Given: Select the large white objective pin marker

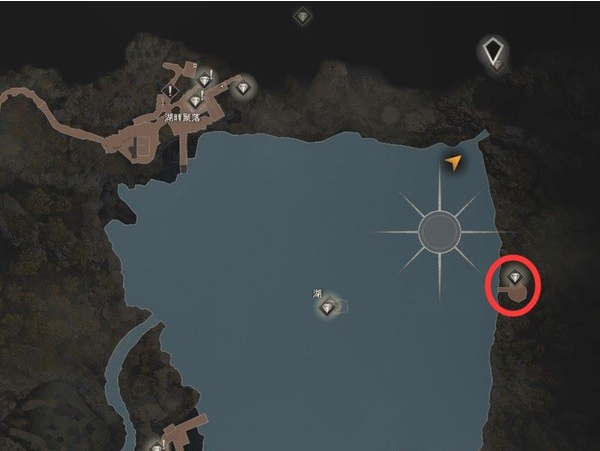Looking at the screenshot, I should (x=492, y=51).
